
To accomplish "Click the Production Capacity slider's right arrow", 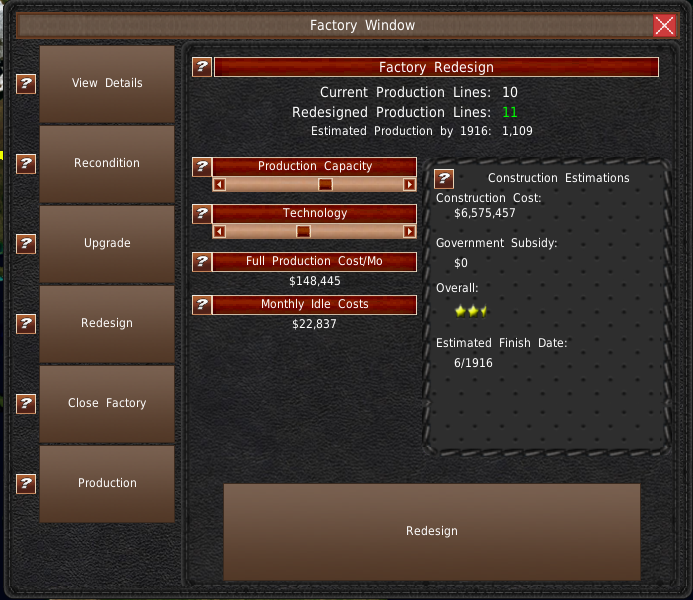I will (x=410, y=184).
